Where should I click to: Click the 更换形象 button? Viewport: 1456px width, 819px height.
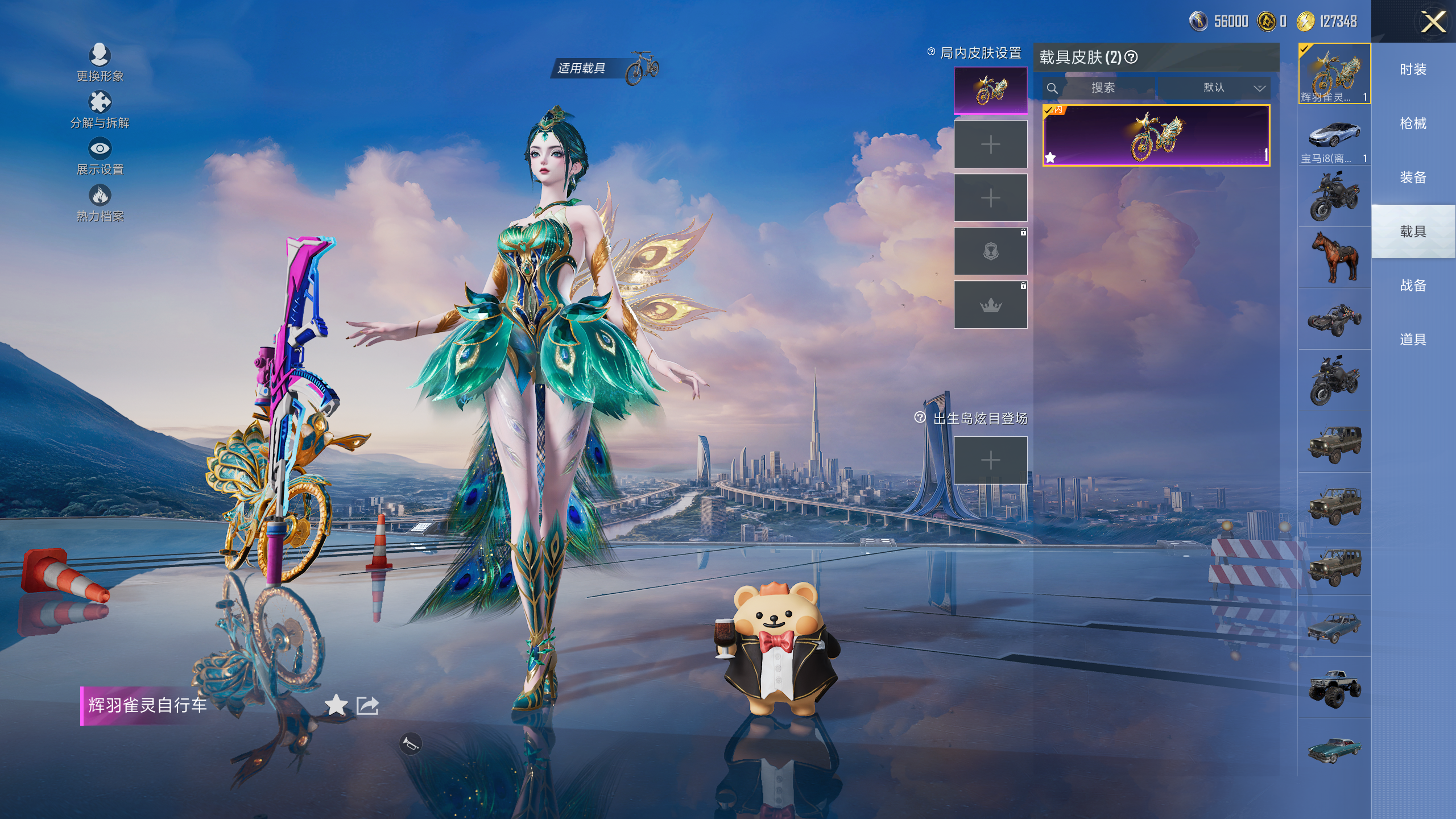[x=100, y=61]
